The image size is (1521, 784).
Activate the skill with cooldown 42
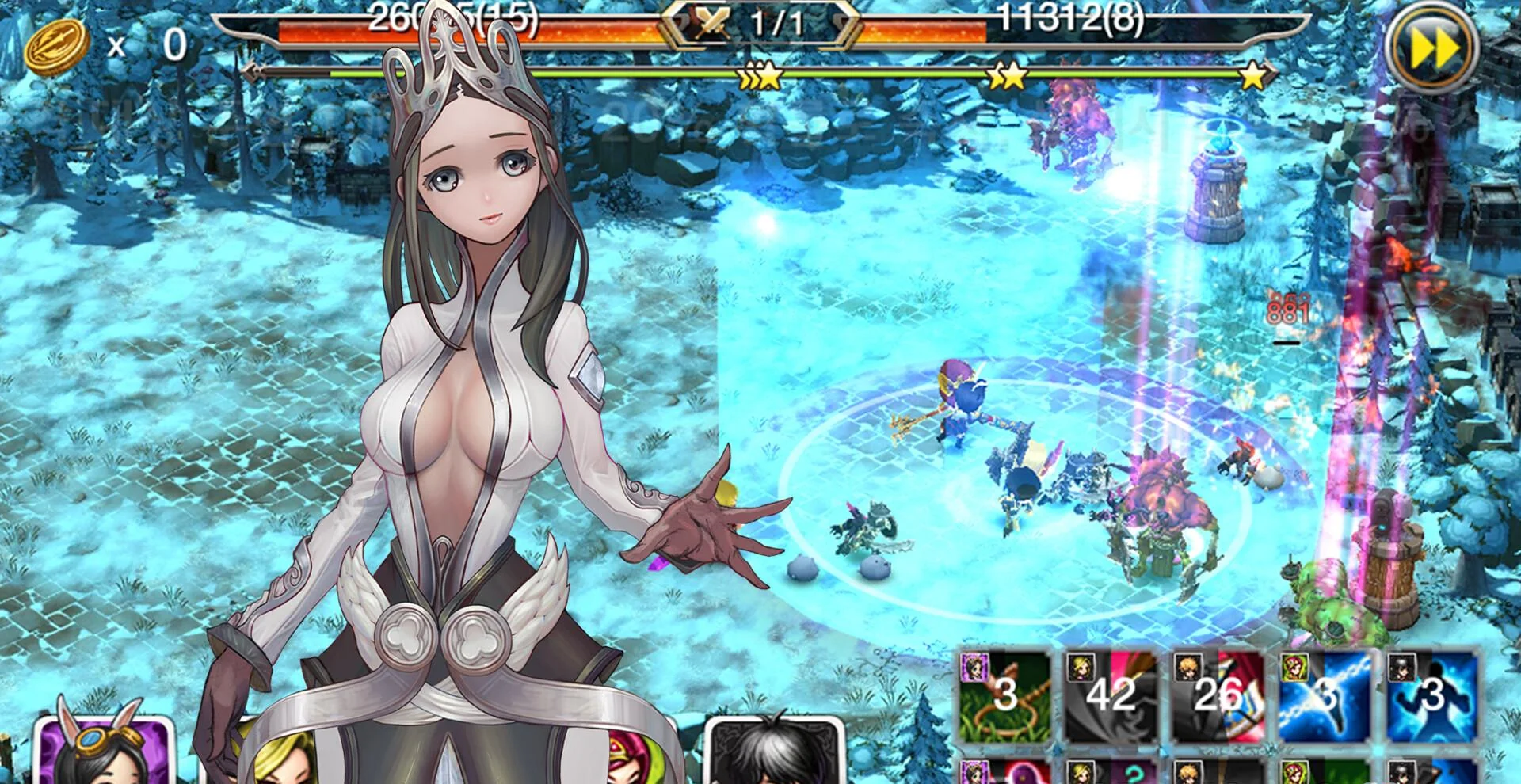click(1111, 695)
